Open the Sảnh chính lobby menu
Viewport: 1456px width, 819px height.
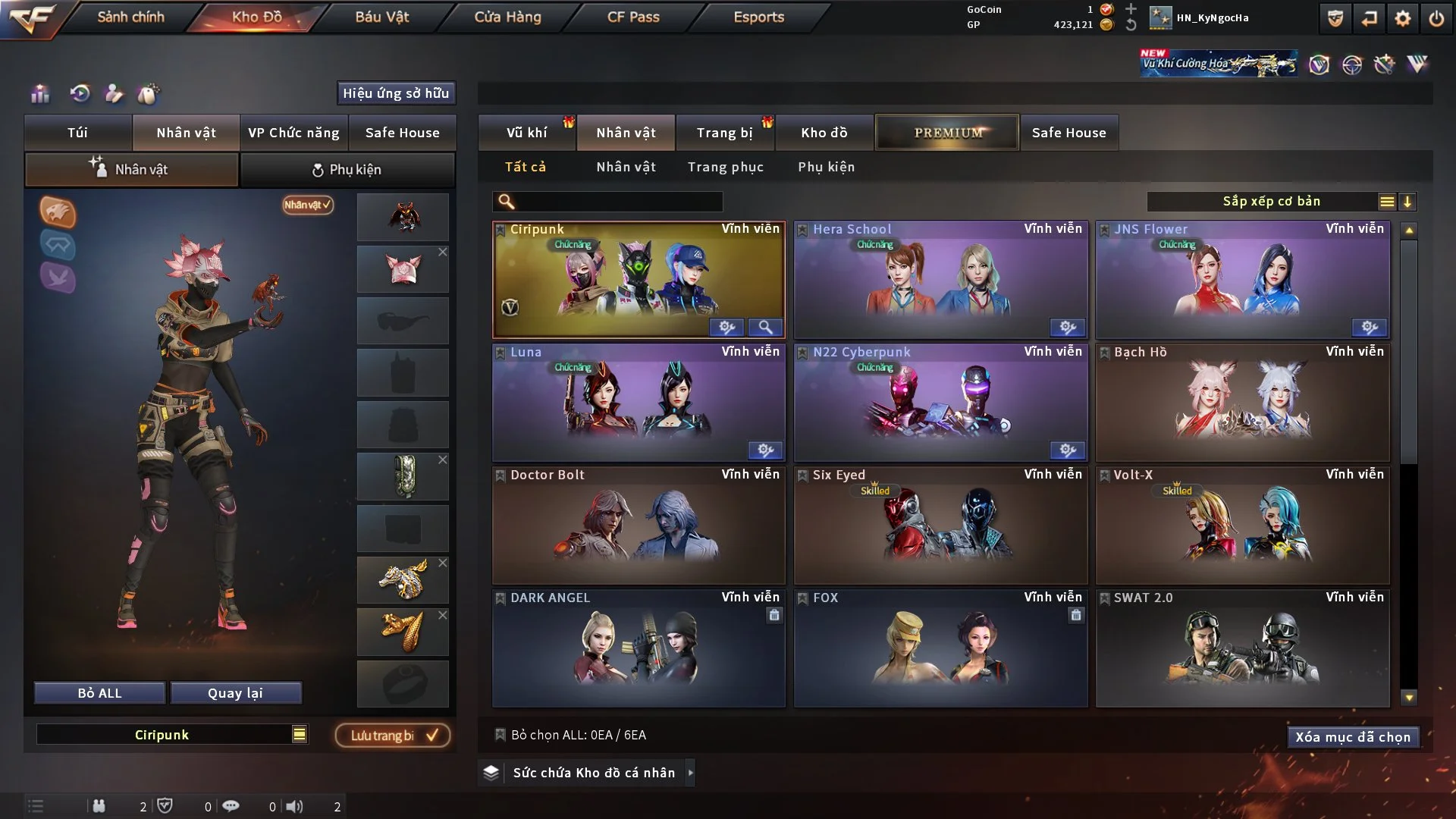pos(130,17)
